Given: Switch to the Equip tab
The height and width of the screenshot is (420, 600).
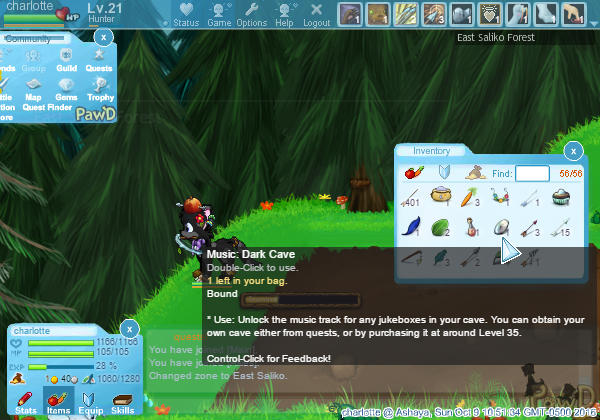Looking at the screenshot, I should (90, 402).
